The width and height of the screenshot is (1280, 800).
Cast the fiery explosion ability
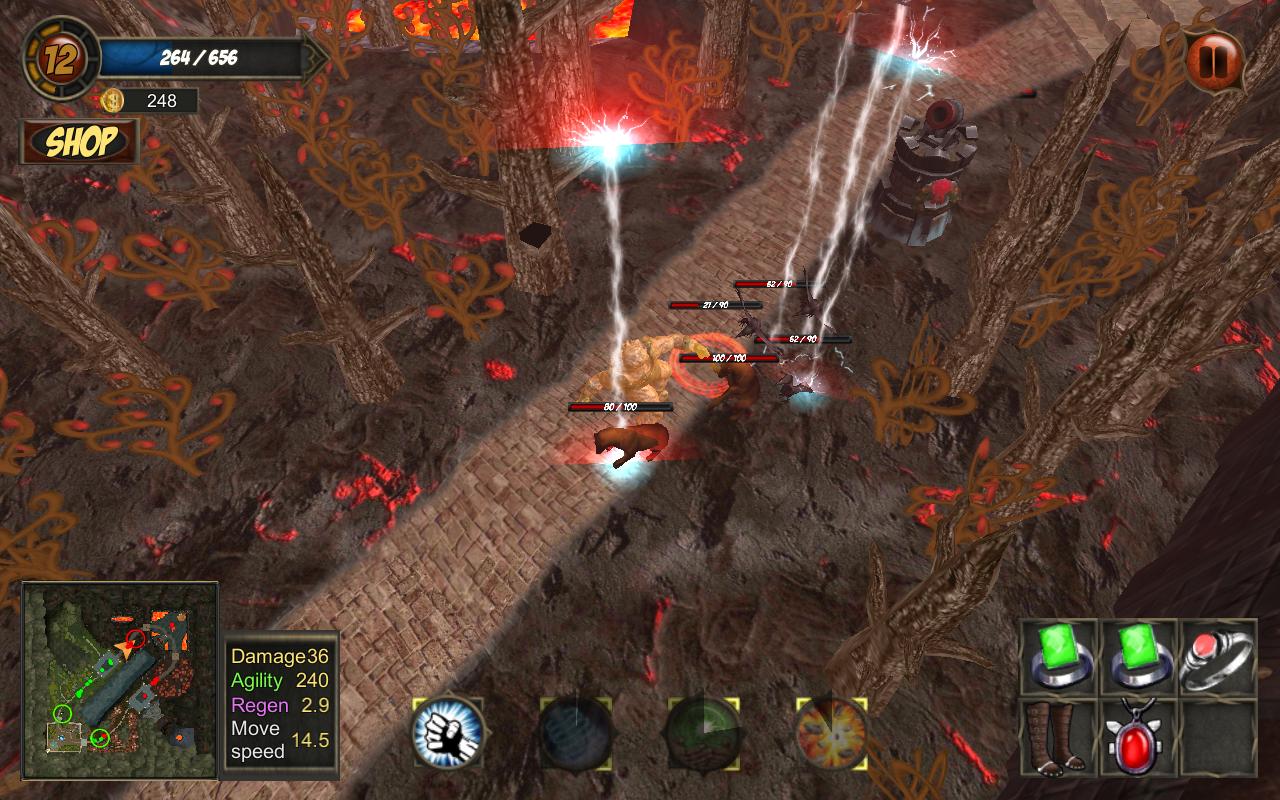pos(831,734)
